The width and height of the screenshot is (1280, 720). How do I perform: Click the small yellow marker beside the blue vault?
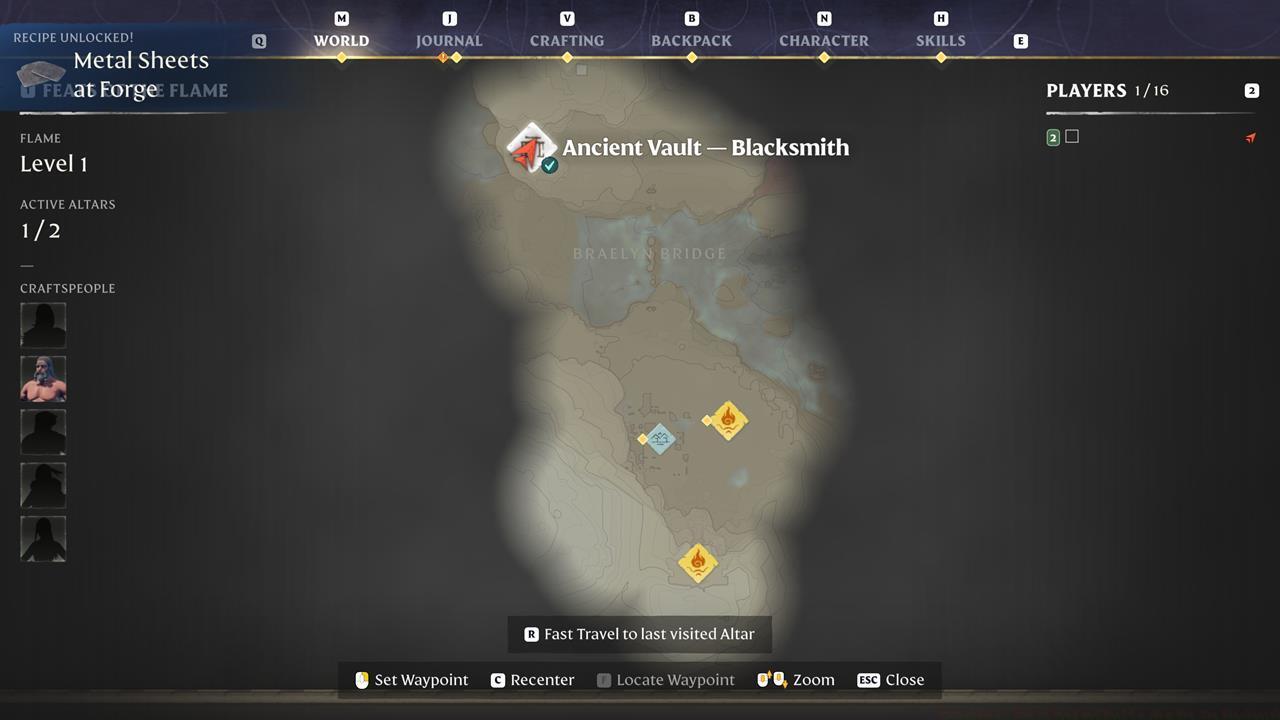coord(640,438)
